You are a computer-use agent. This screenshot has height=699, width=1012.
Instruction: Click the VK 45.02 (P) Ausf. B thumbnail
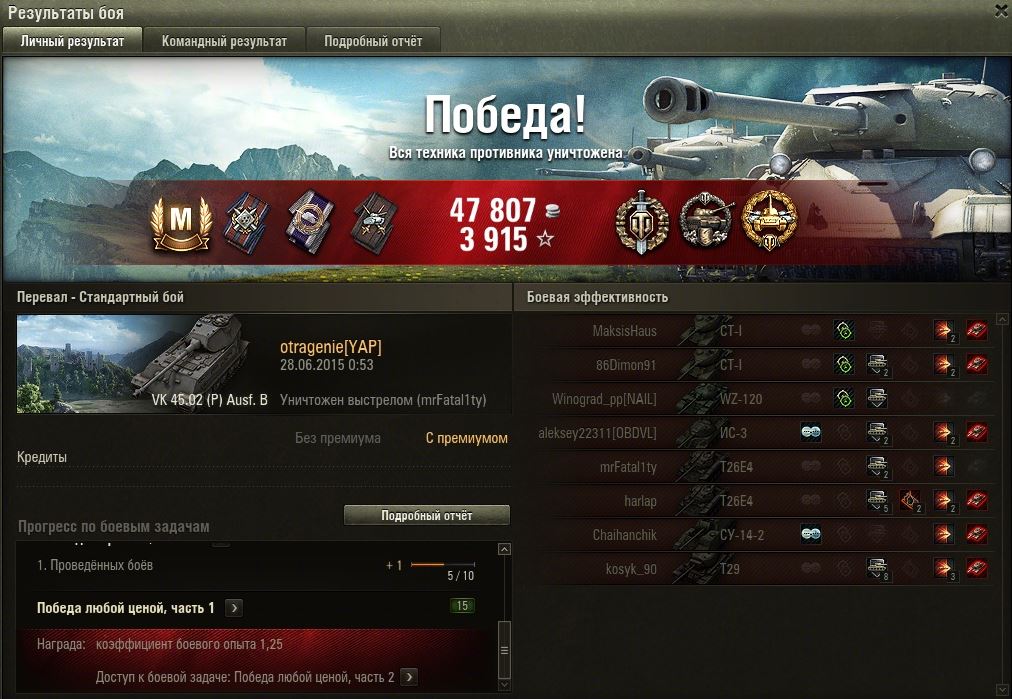click(x=145, y=363)
